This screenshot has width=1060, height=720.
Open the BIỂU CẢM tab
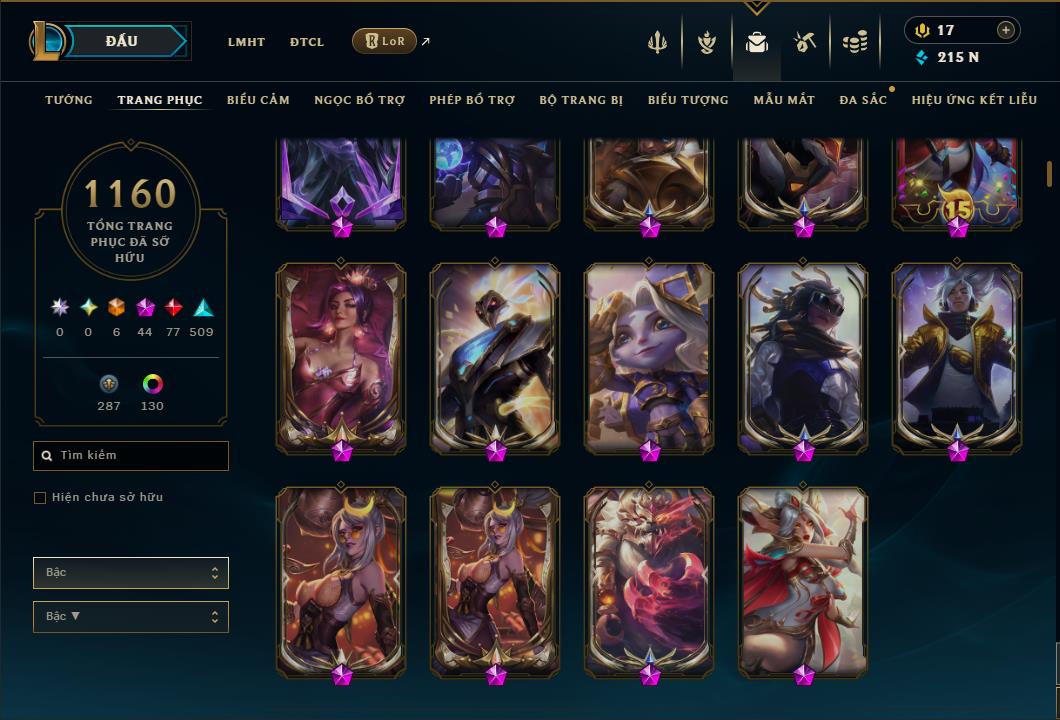(258, 100)
